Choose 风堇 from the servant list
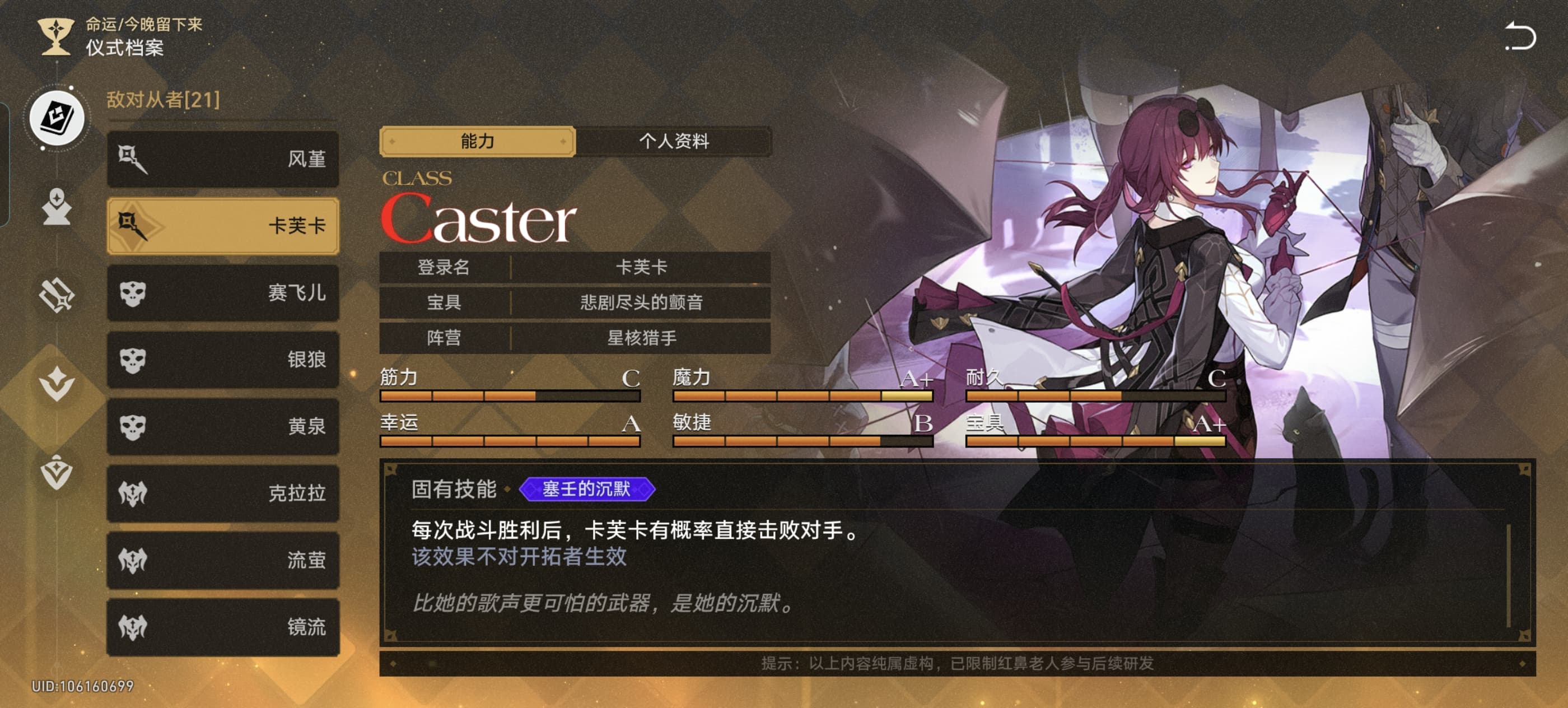This screenshot has height=708, width=1568. (223, 159)
